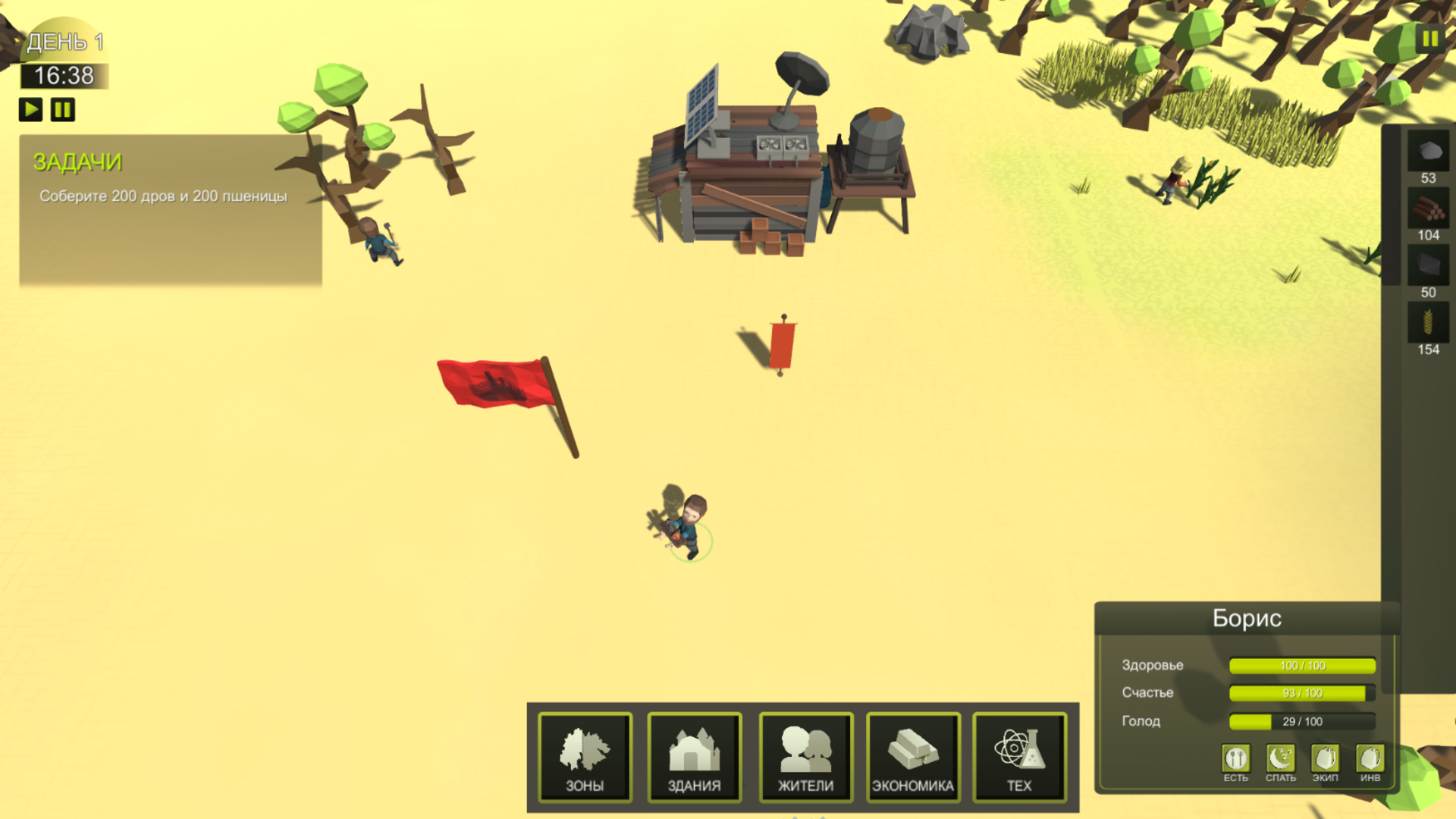Toggle game pause in top-right corner
1456x819 pixels.
pyautogui.click(x=1430, y=38)
